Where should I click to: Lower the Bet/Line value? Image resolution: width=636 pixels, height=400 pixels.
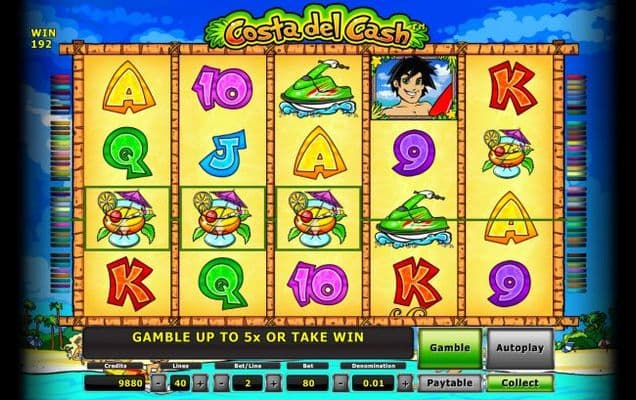click(221, 382)
